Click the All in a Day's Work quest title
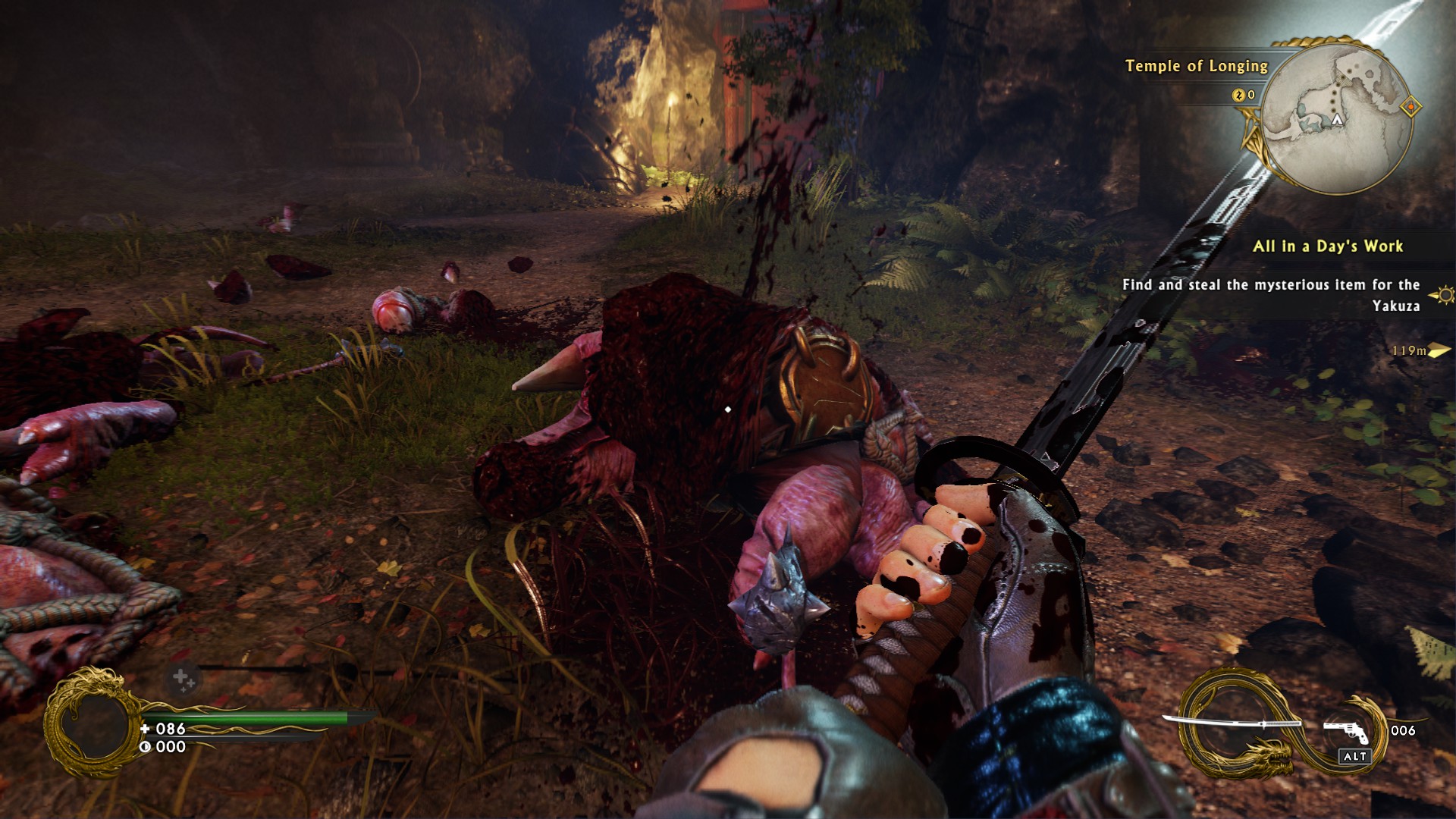This screenshot has width=1456, height=819. (1327, 246)
